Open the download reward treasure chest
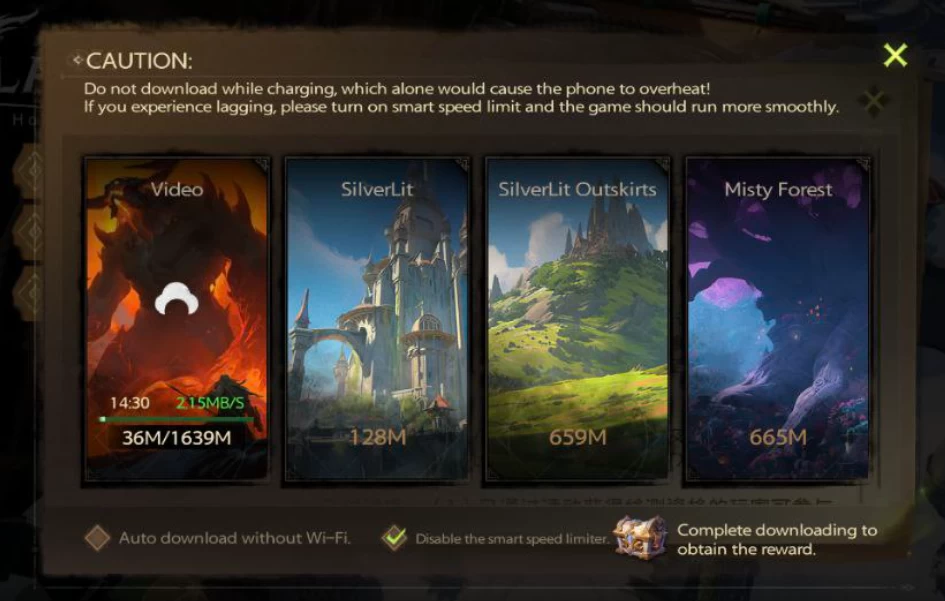This screenshot has height=601, width=945. point(640,537)
